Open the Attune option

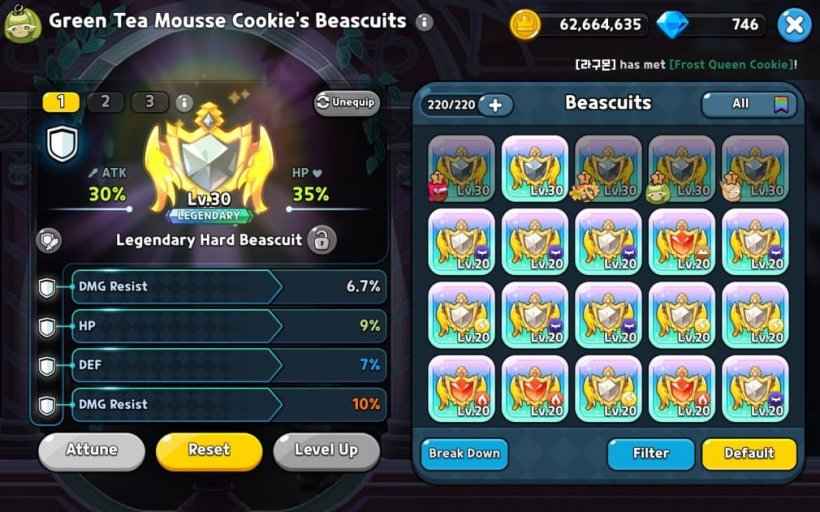[91, 451]
